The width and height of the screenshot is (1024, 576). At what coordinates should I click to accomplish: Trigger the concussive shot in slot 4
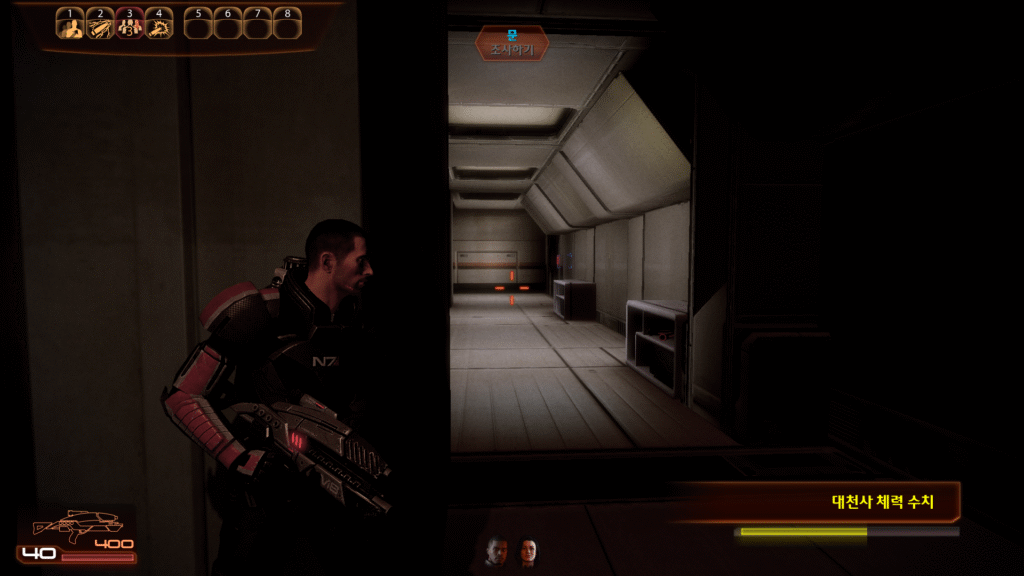tap(159, 25)
